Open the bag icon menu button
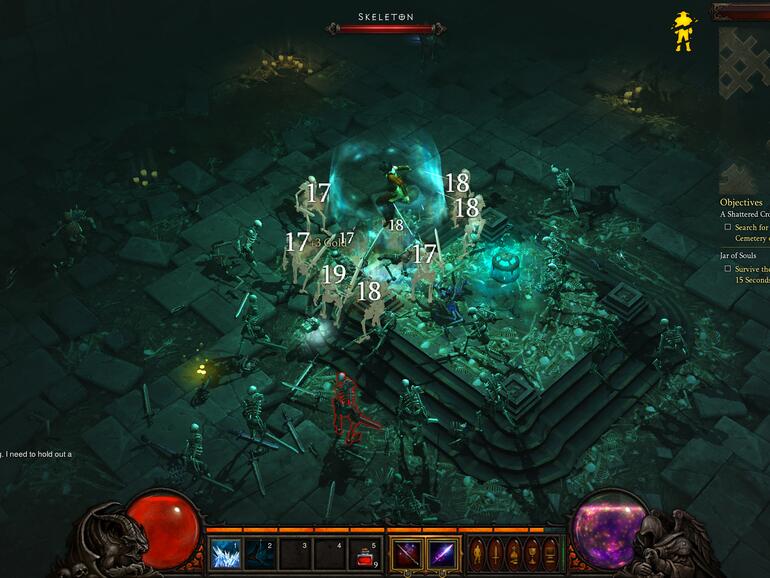Screen dimensions: 770x578 [x=513, y=553]
